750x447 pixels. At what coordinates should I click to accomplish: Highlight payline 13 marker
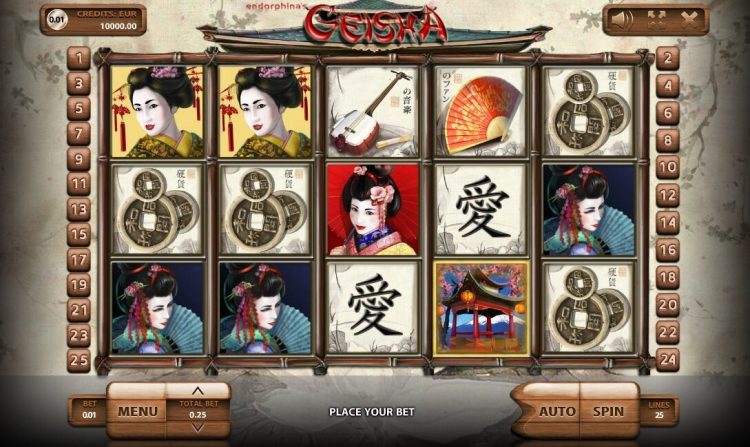[80, 209]
